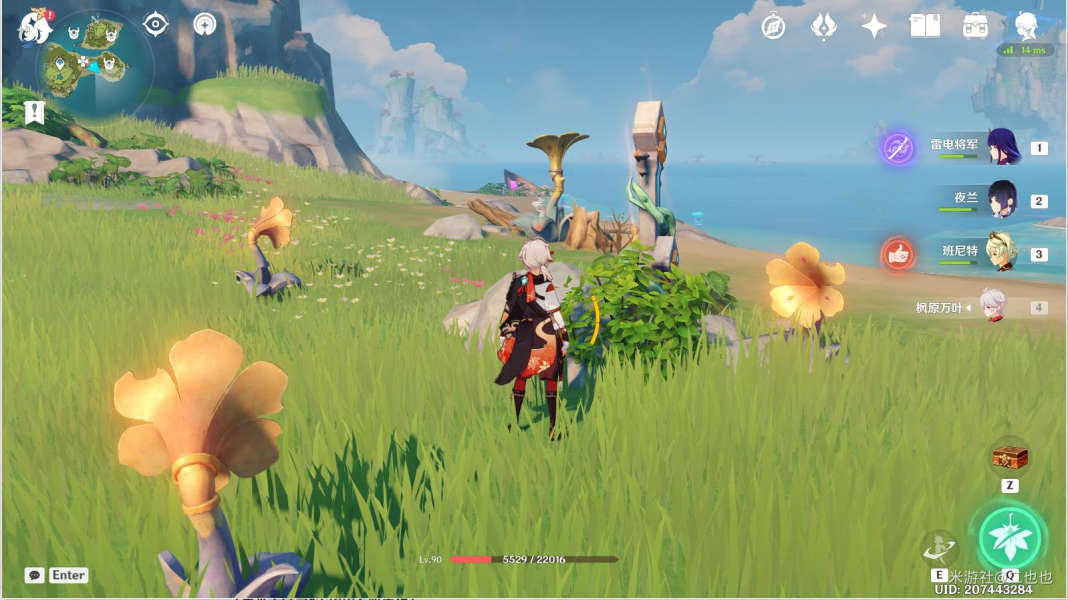
Task: Switch to party member 夜兰
Action: (x=1002, y=200)
